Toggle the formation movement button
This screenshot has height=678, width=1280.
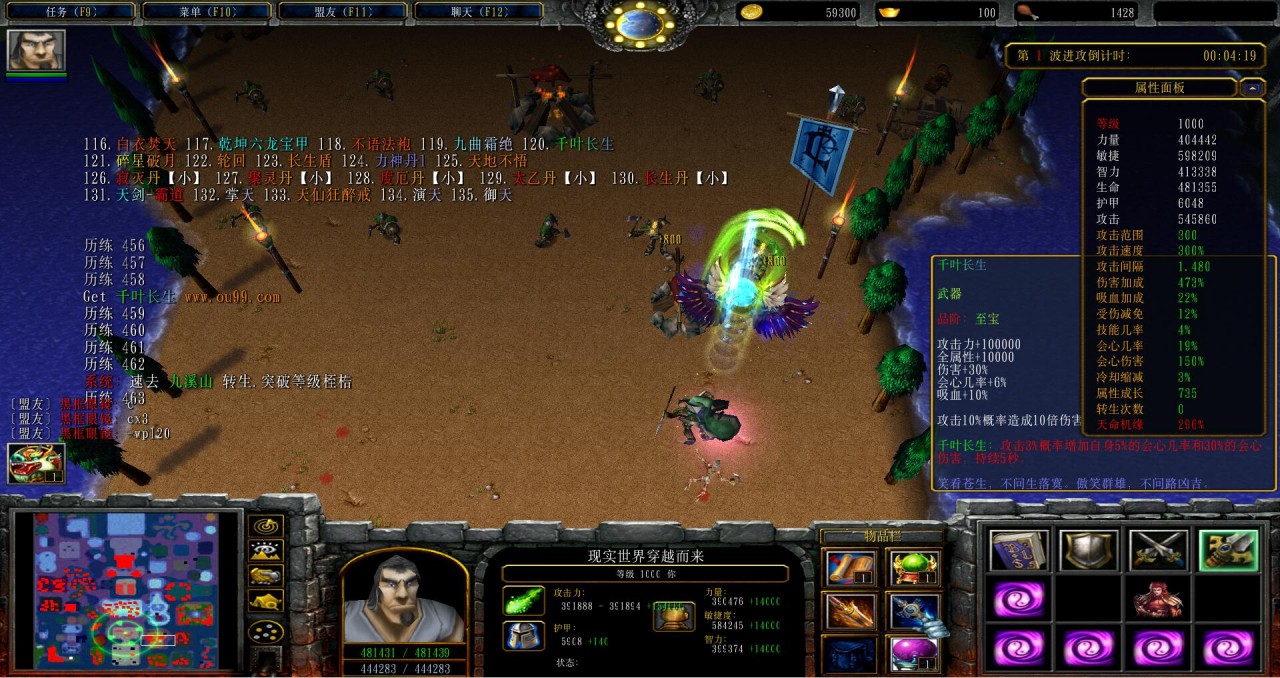[265, 631]
